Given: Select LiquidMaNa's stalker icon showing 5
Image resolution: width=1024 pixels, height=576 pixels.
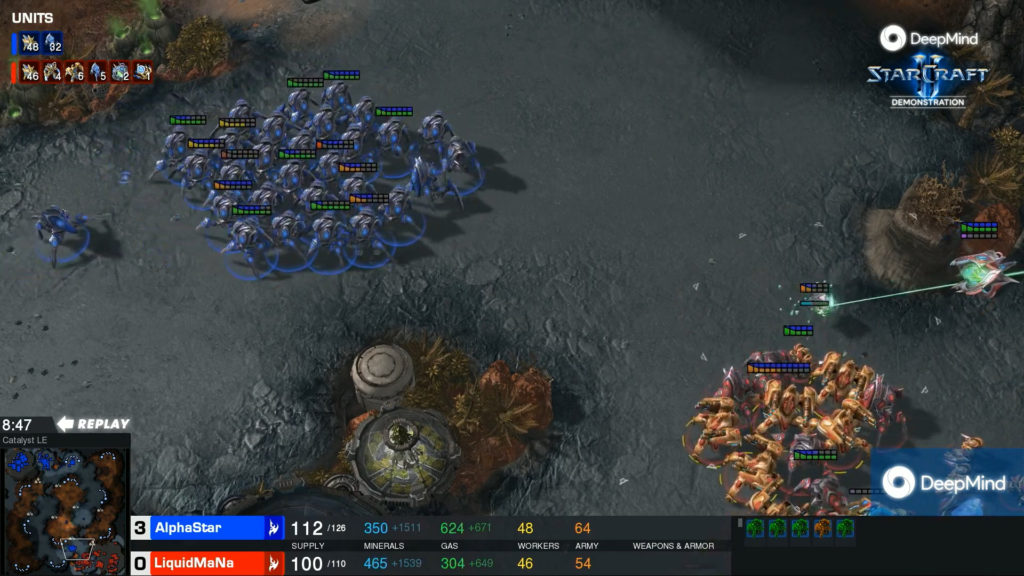Looking at the screenshot, I should click(98, 72).
